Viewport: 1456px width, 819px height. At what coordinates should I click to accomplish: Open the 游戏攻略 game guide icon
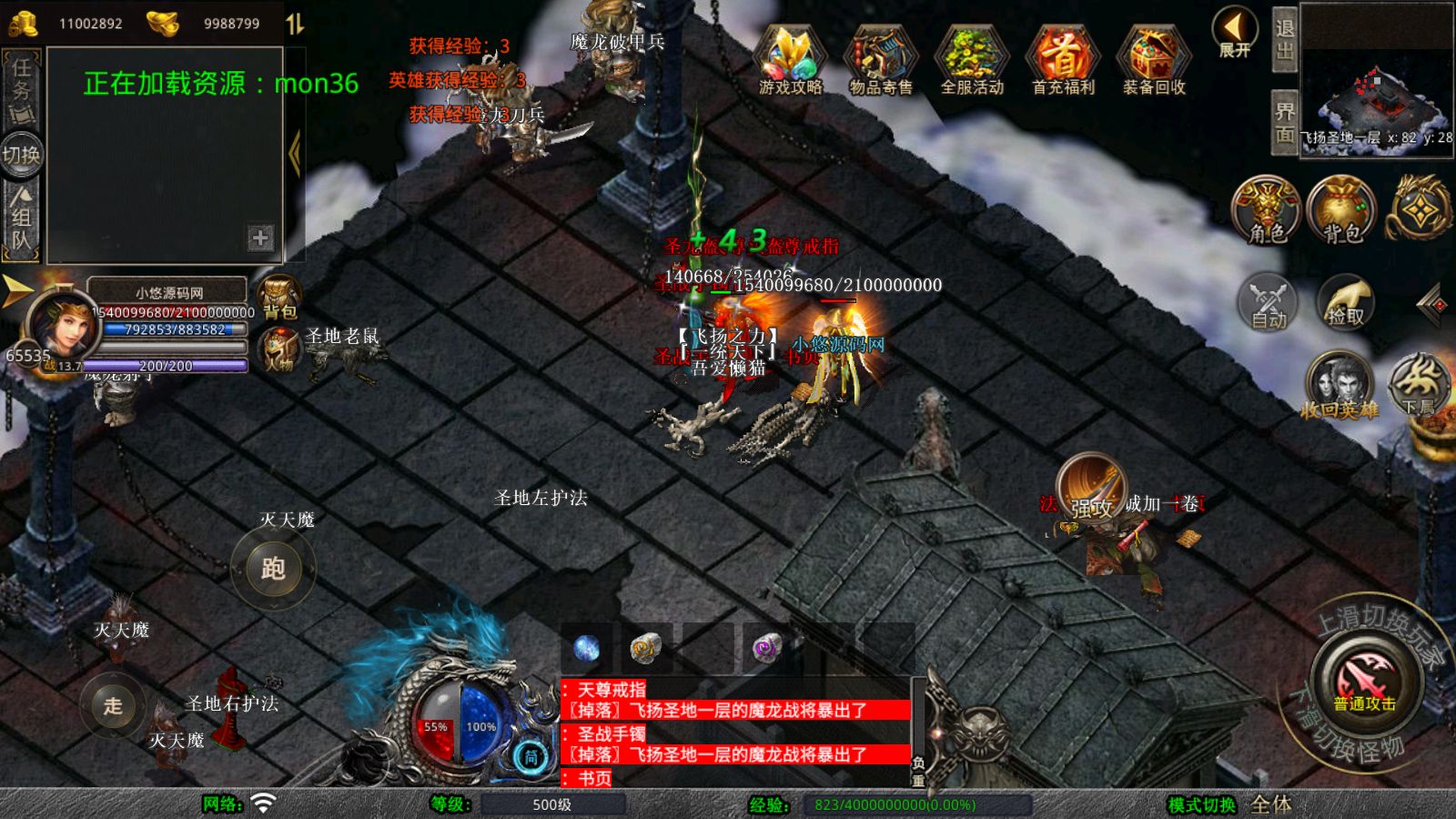790,59
